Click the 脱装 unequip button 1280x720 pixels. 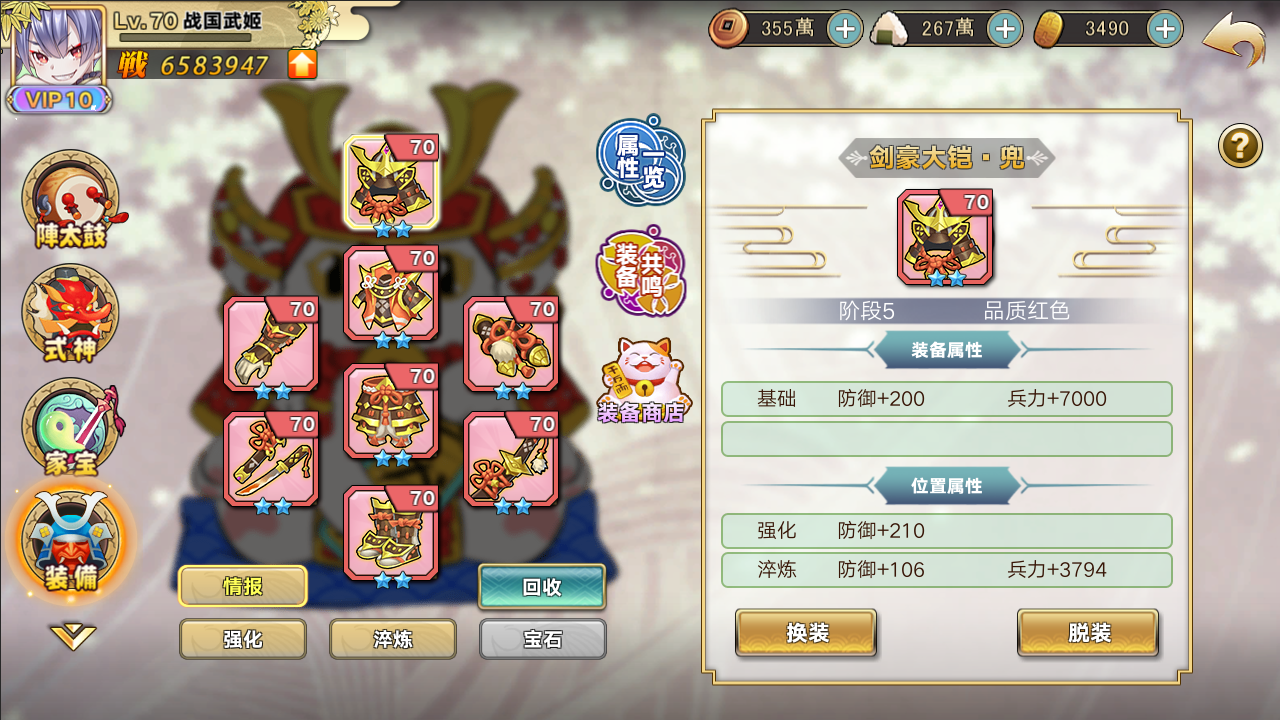[x=1088, y=633]
